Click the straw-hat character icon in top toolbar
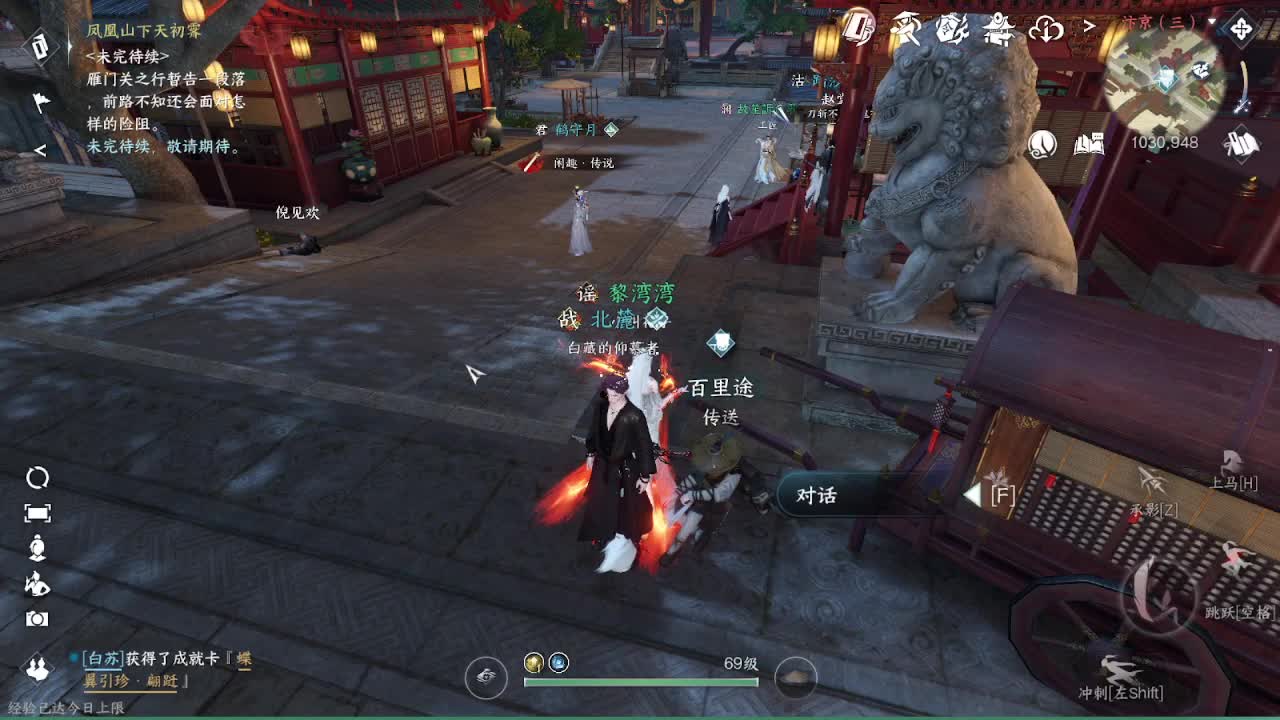This screenshot has width=1280, height=720. 905,28
